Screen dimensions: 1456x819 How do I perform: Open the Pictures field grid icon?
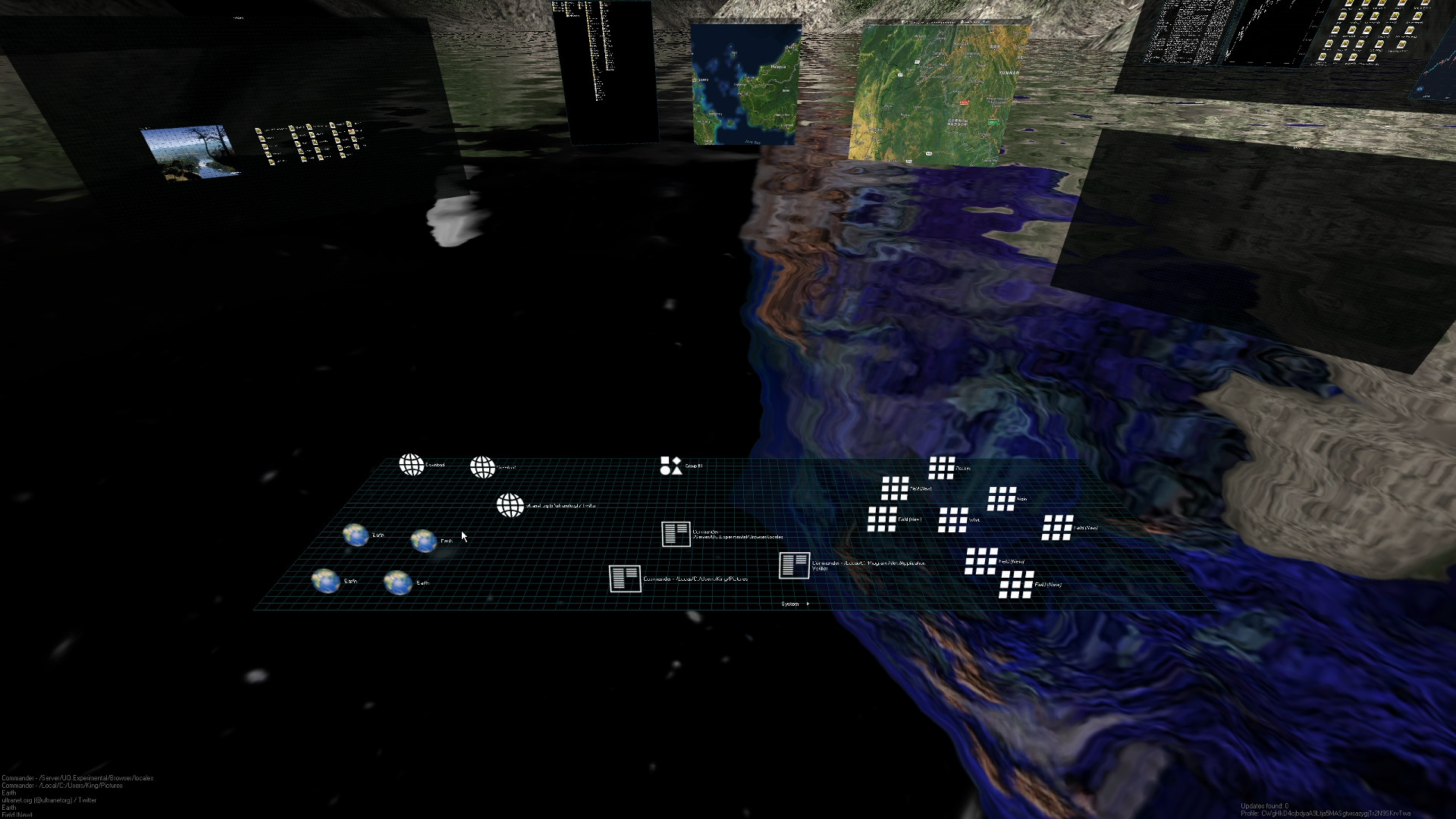pyautogui.click(x=942, y=467)
